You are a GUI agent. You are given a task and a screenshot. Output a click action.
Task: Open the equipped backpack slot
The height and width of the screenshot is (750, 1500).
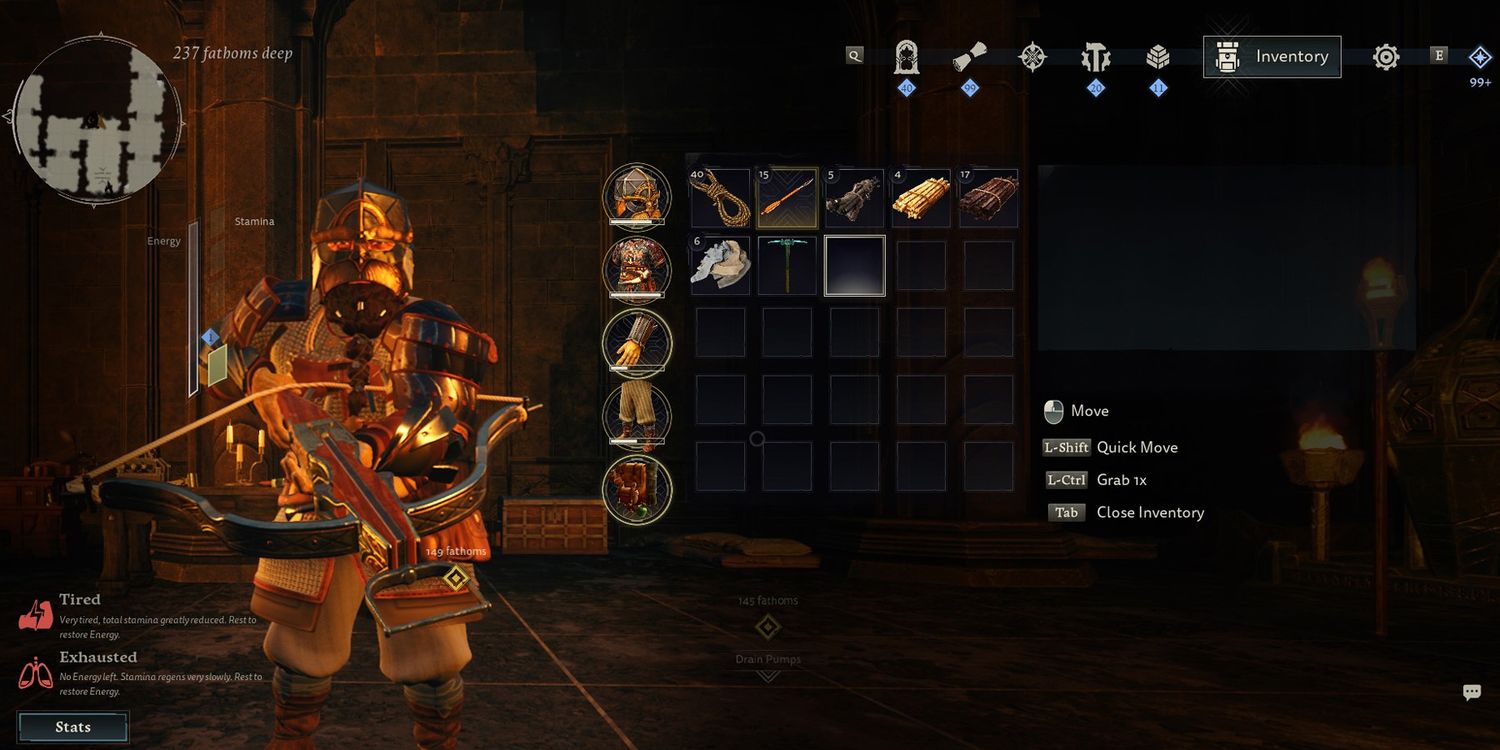[x=637, y=488]
